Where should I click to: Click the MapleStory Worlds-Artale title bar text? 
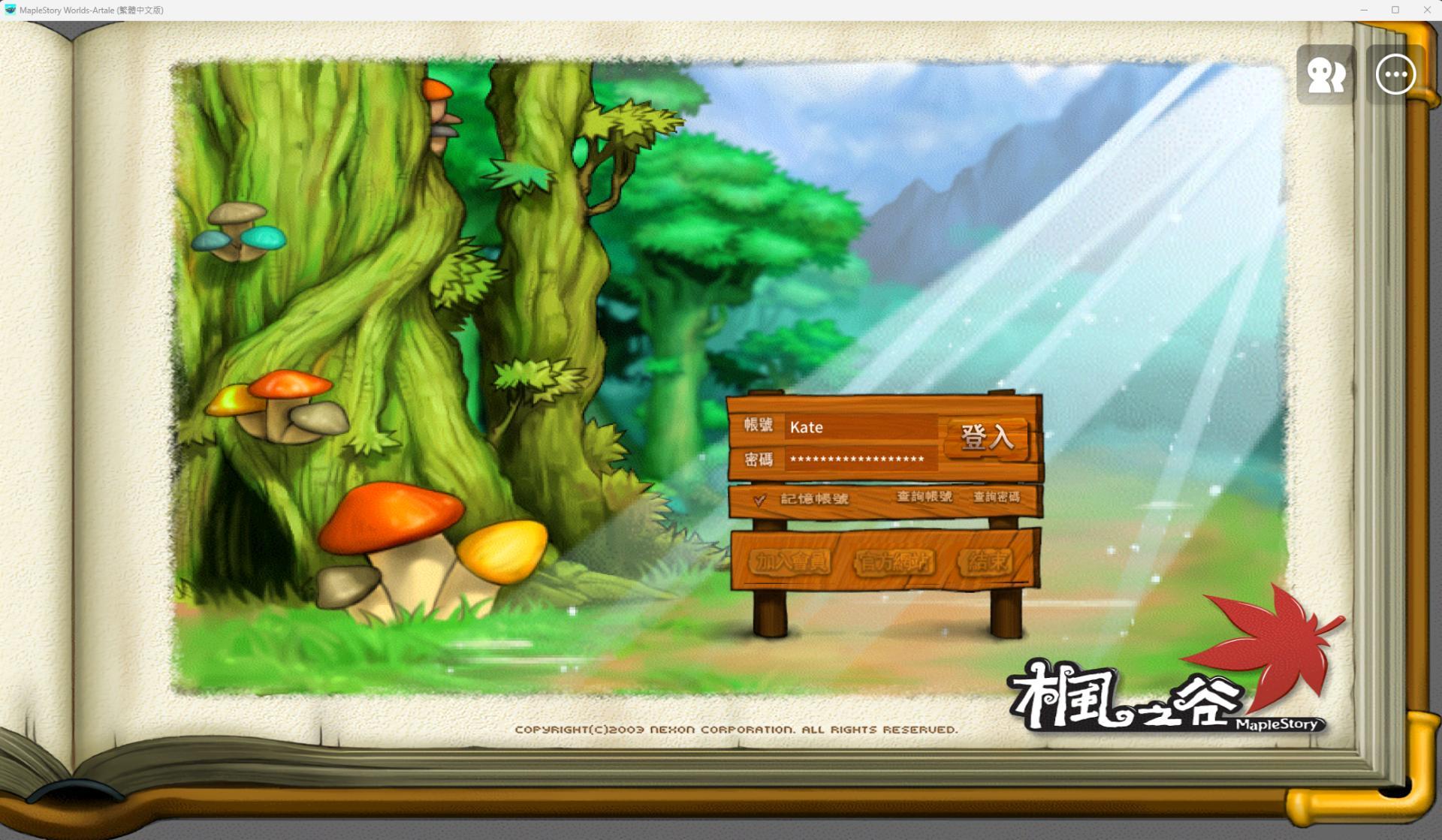pyautogui.click(x=90, y=10)
